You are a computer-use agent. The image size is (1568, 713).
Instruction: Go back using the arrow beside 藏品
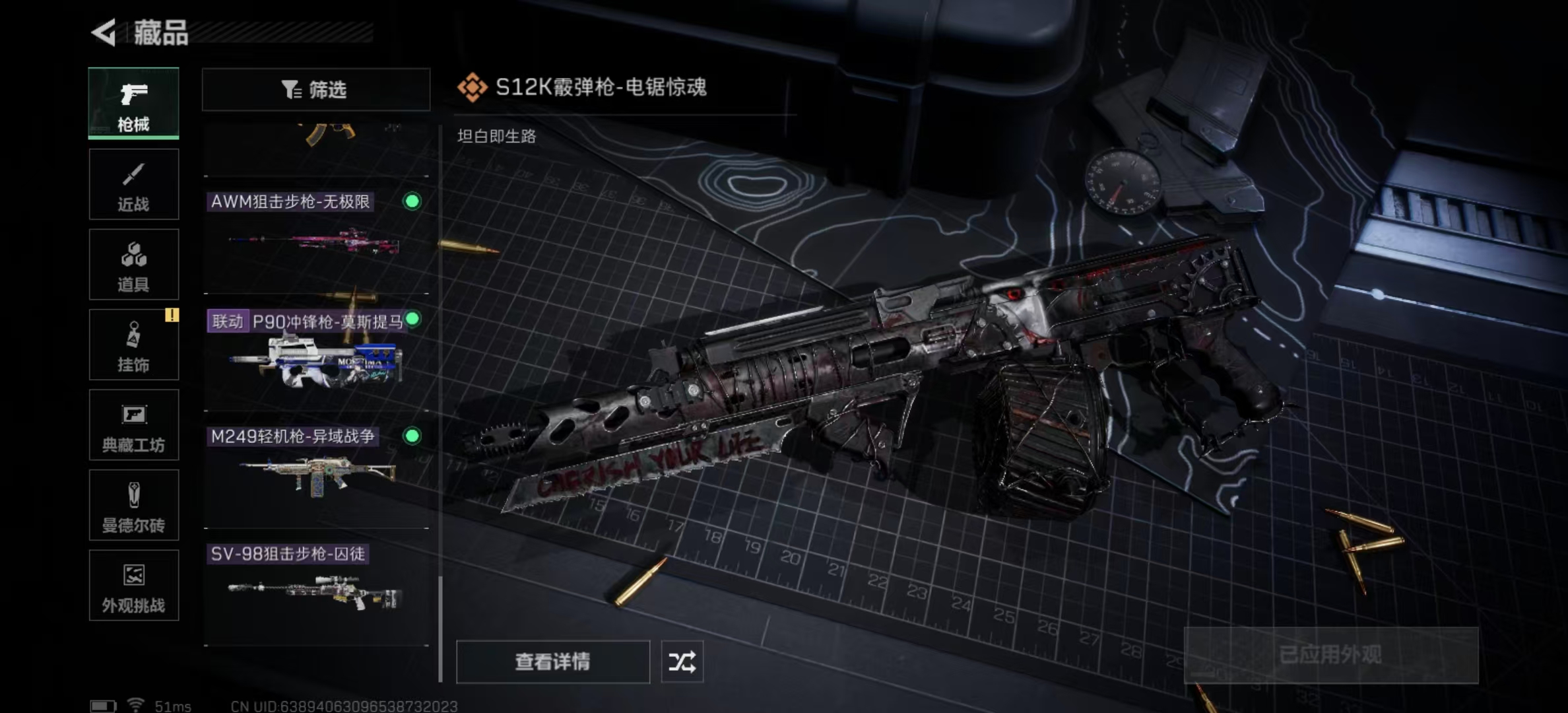tap(104, 32)
